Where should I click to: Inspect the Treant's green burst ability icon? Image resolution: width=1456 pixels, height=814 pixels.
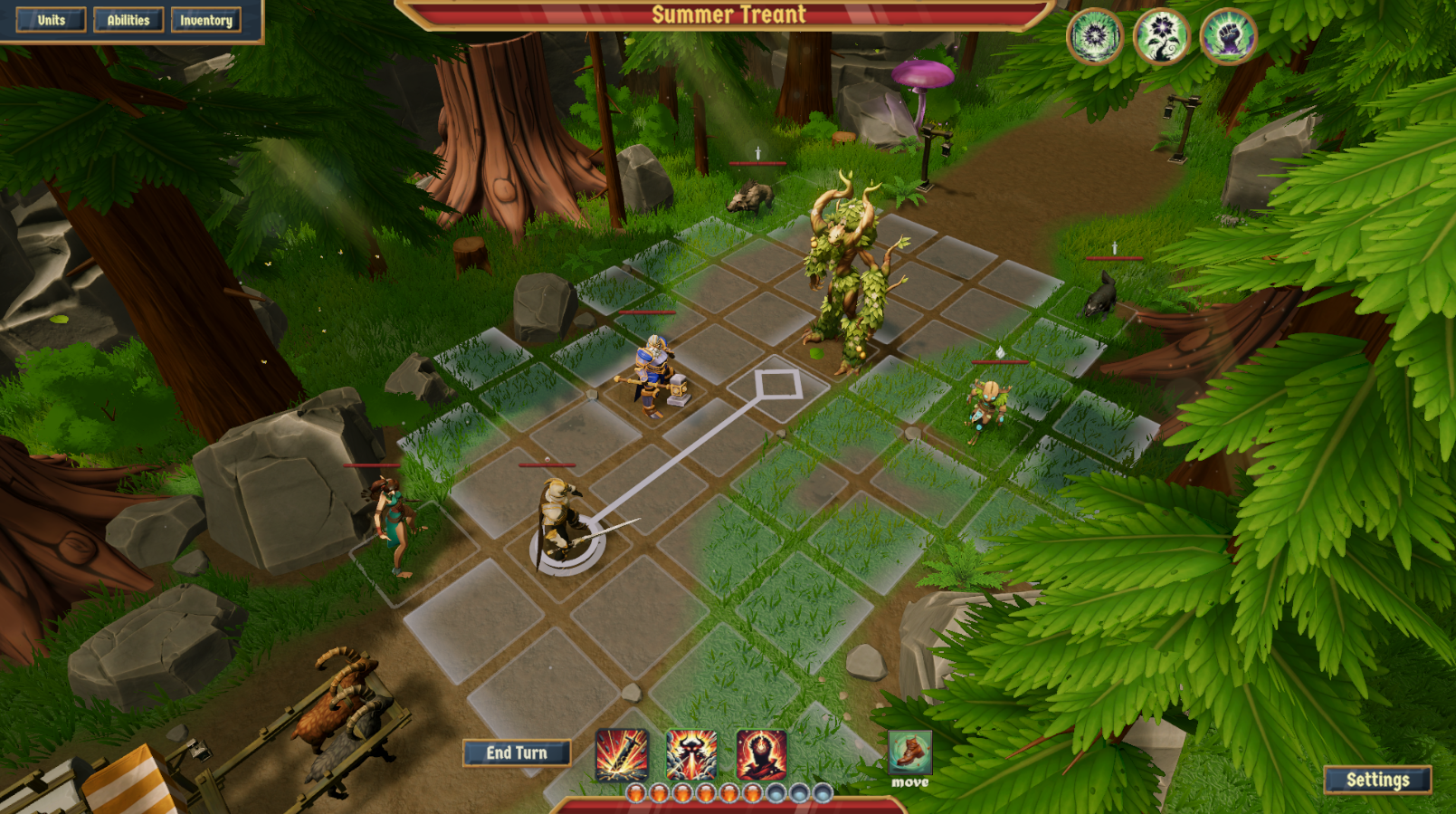(1095, 36)
